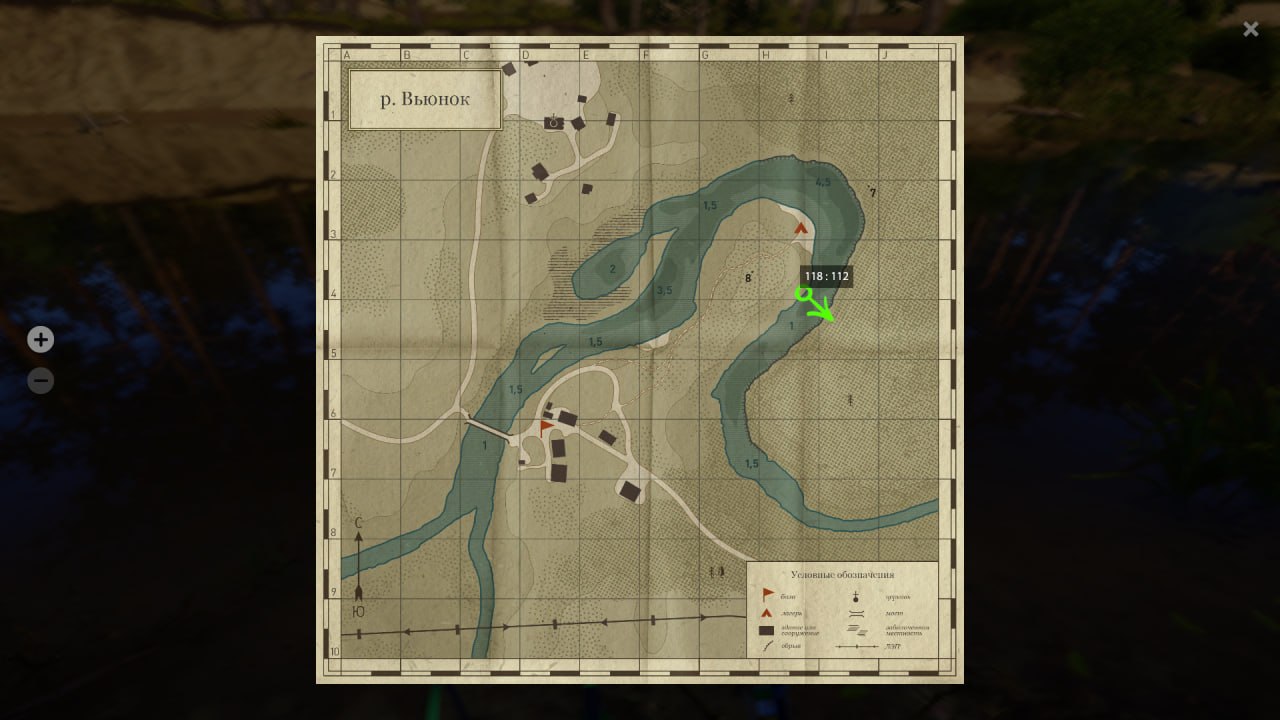Image resolution: width=1280 pixels, height=720 pixels.
Task: Click the 118 : 112 coordinate tooltip
Action: pos(826,277)
